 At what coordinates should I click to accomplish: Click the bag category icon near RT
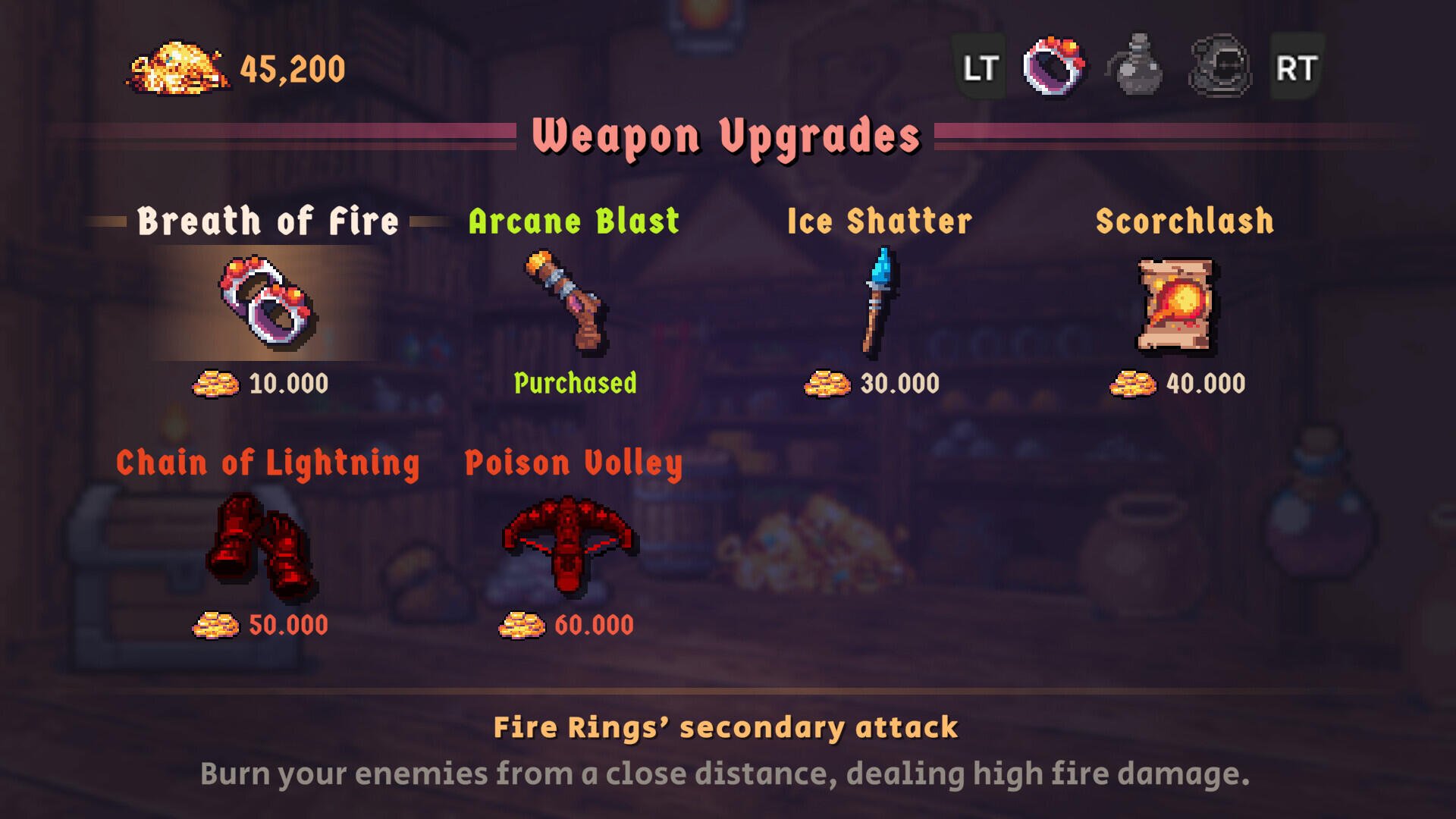(x=1217, y=67)
